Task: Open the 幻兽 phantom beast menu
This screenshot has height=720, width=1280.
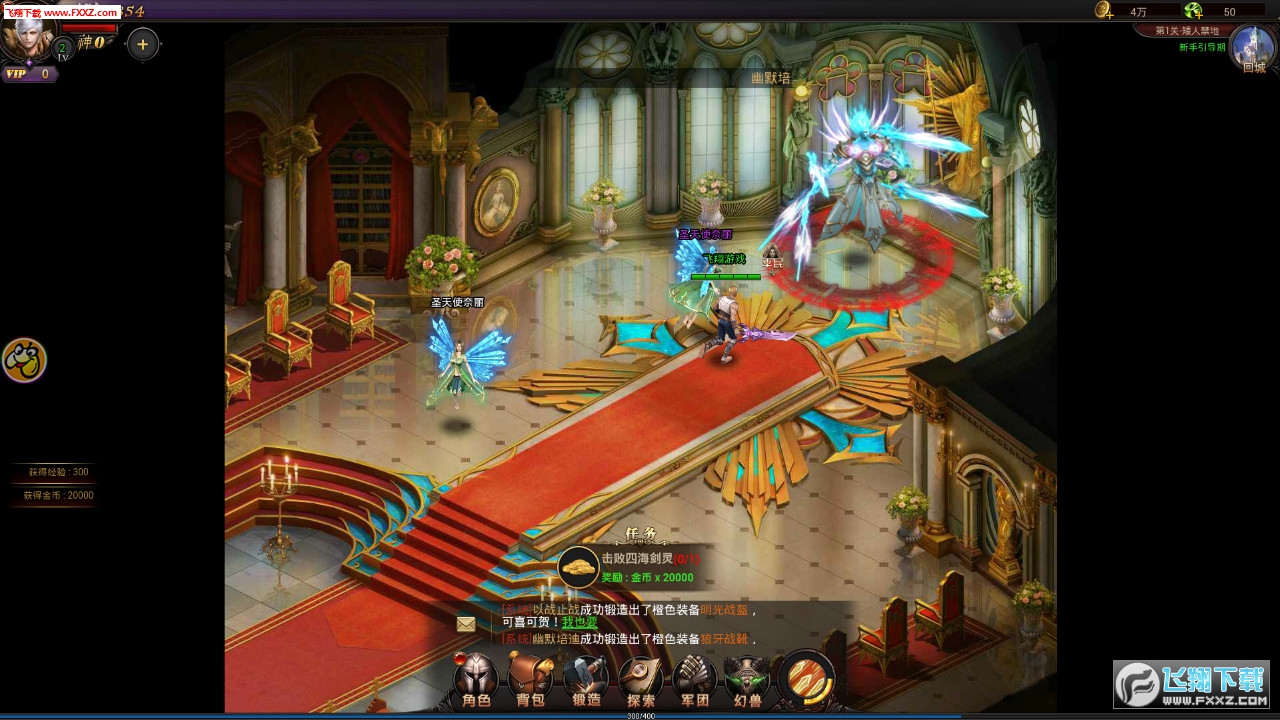Action: [747, 680]
